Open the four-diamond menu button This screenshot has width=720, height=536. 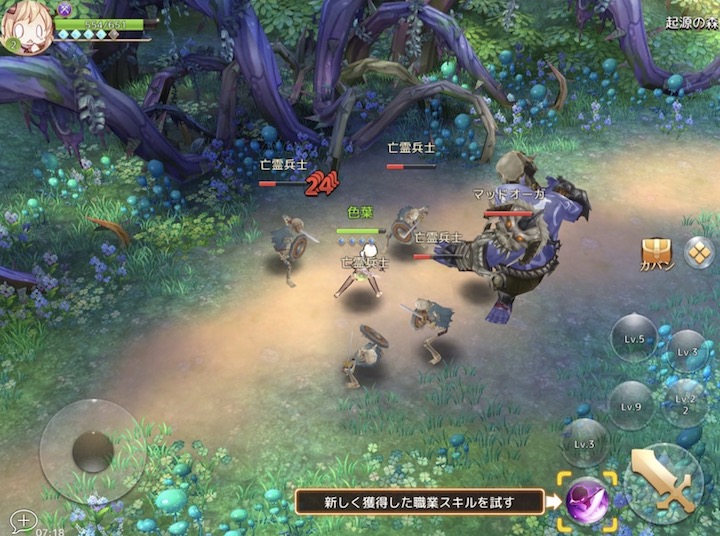699,251
